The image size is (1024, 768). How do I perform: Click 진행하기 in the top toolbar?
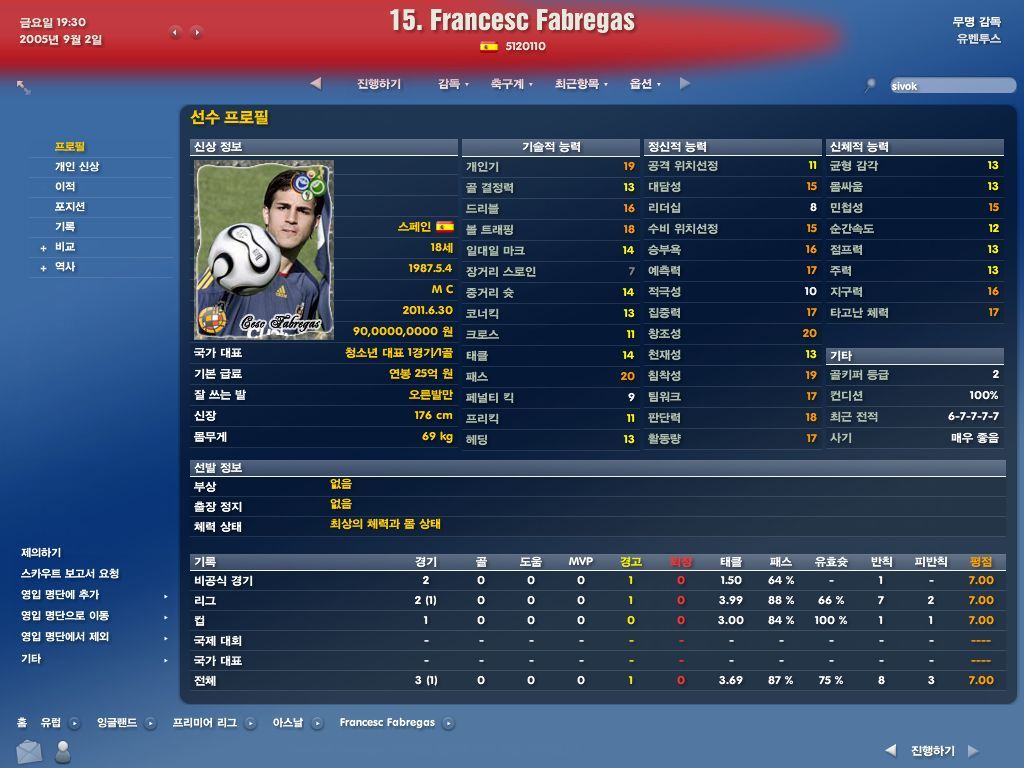point(379,84)
